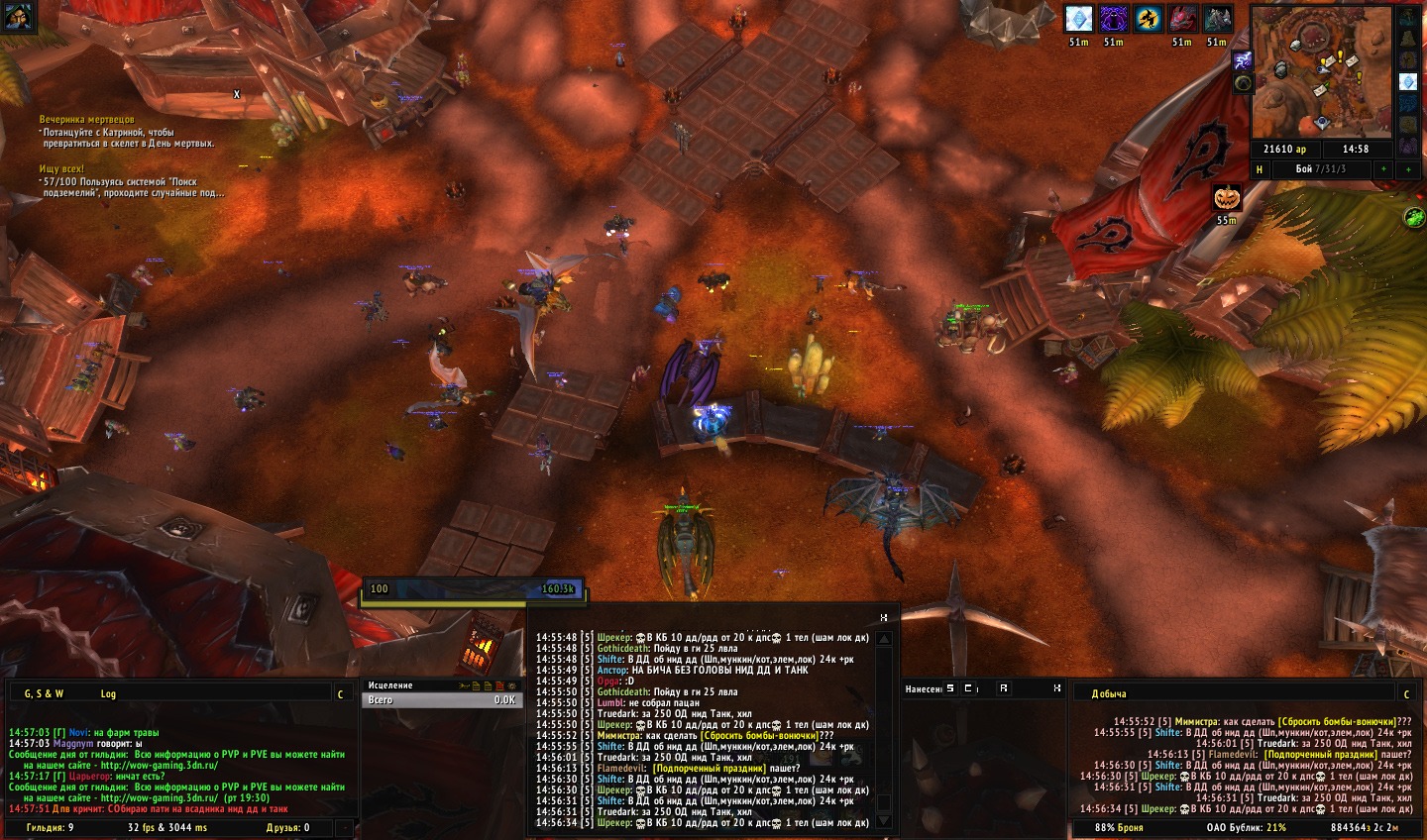The width and height of the screenshot is (1427, 840).
Task: Click the 14:58 clock panel
Action: (1355, 150)
